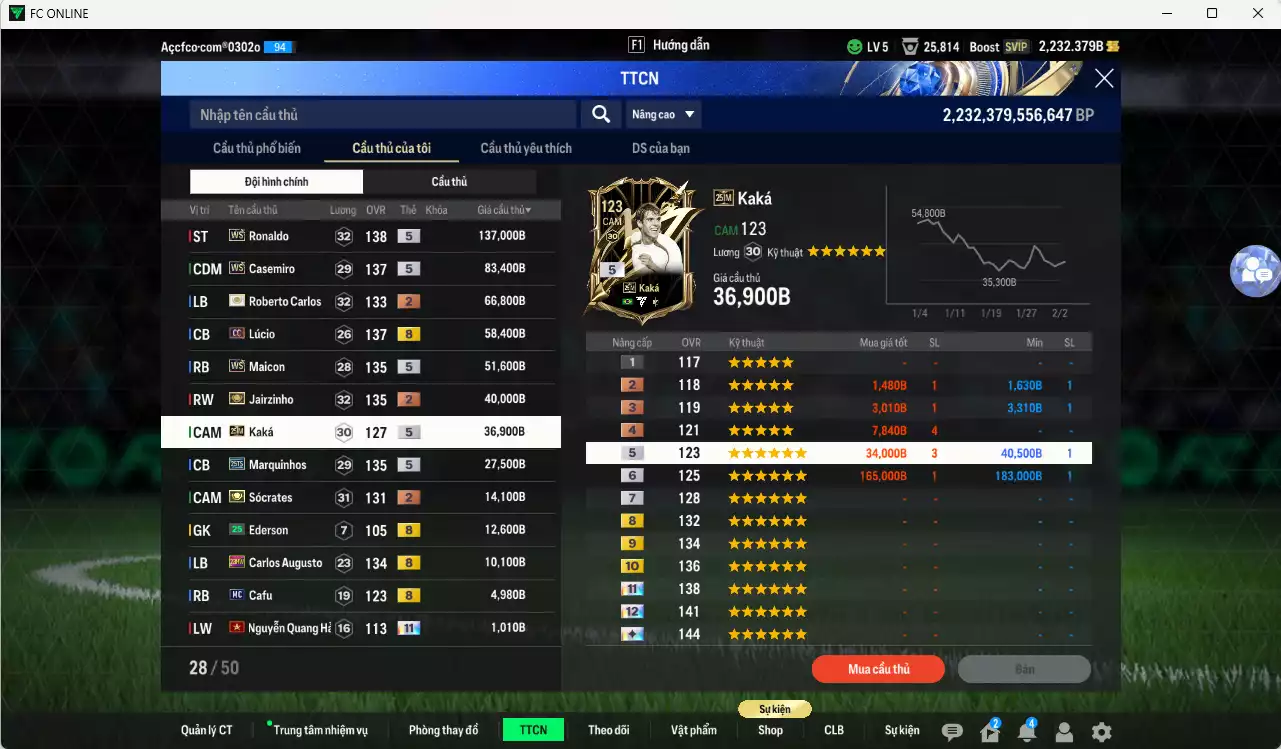
Task: Open the chat message bubble icon
Action: point(950,730)
